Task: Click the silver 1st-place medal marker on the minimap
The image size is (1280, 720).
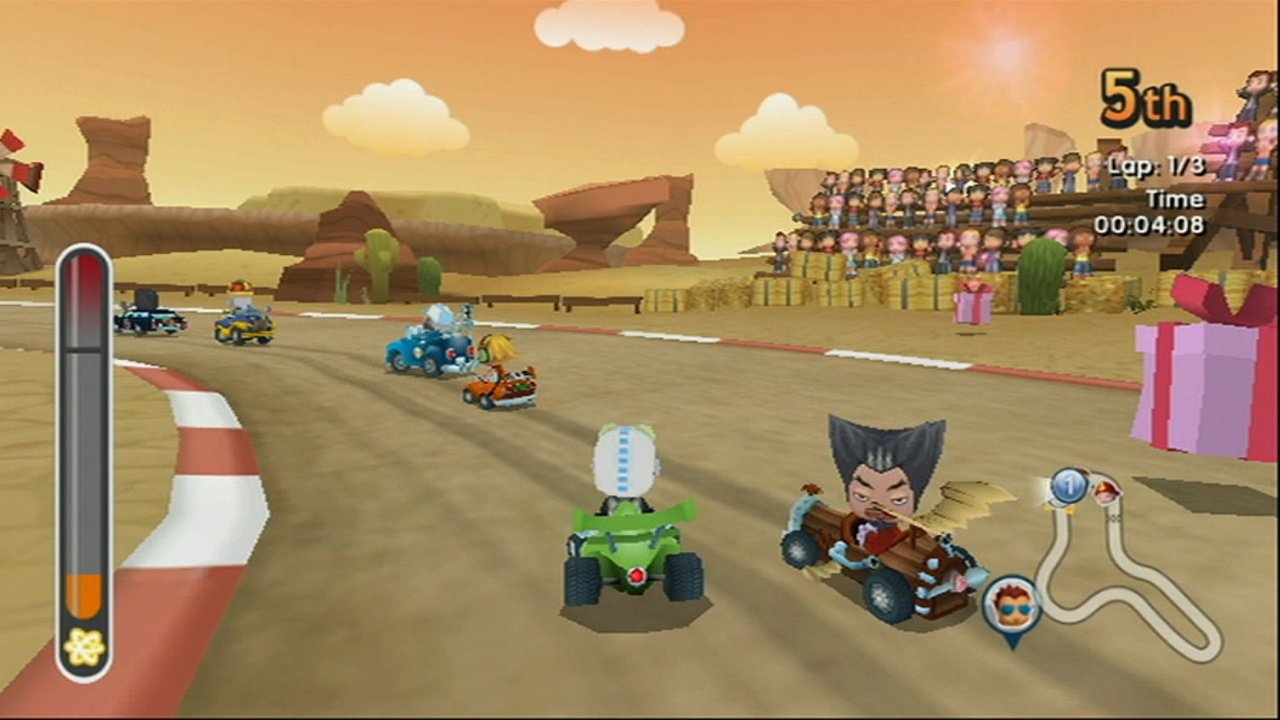Action: tap(1069, 487)
